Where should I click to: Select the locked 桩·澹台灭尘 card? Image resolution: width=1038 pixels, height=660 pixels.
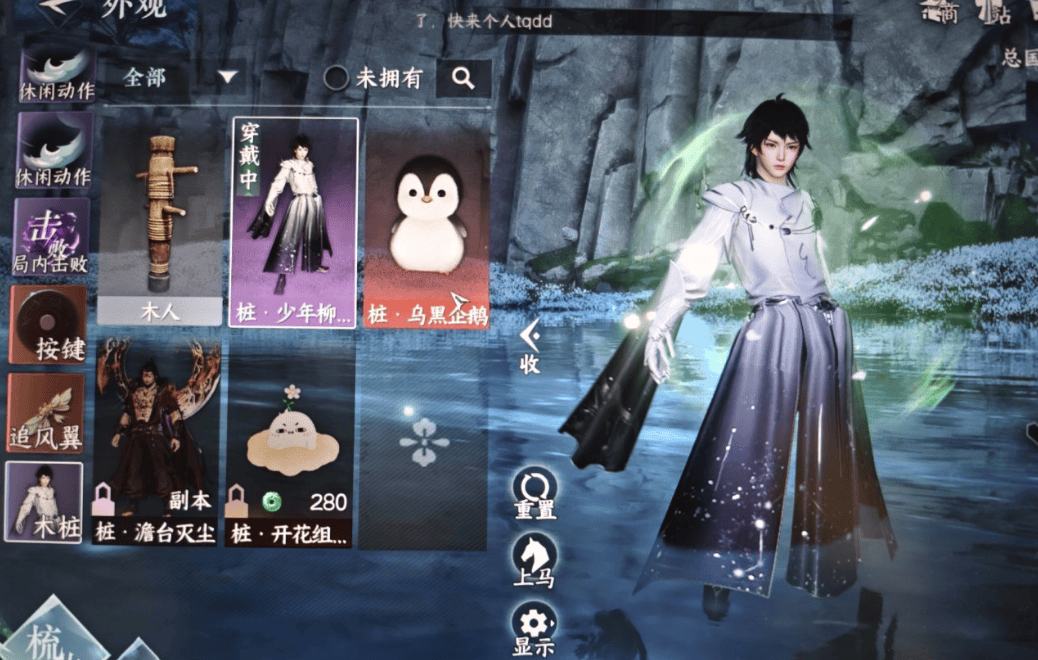tap(157, 444)
